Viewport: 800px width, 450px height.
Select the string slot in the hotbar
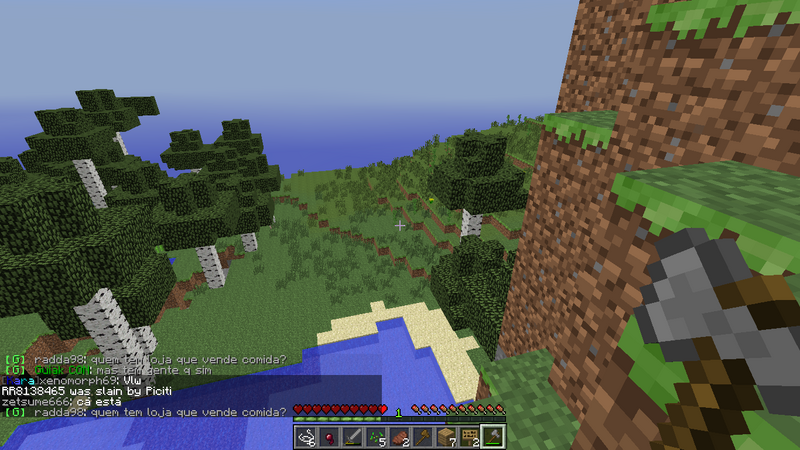coord(306,437)
